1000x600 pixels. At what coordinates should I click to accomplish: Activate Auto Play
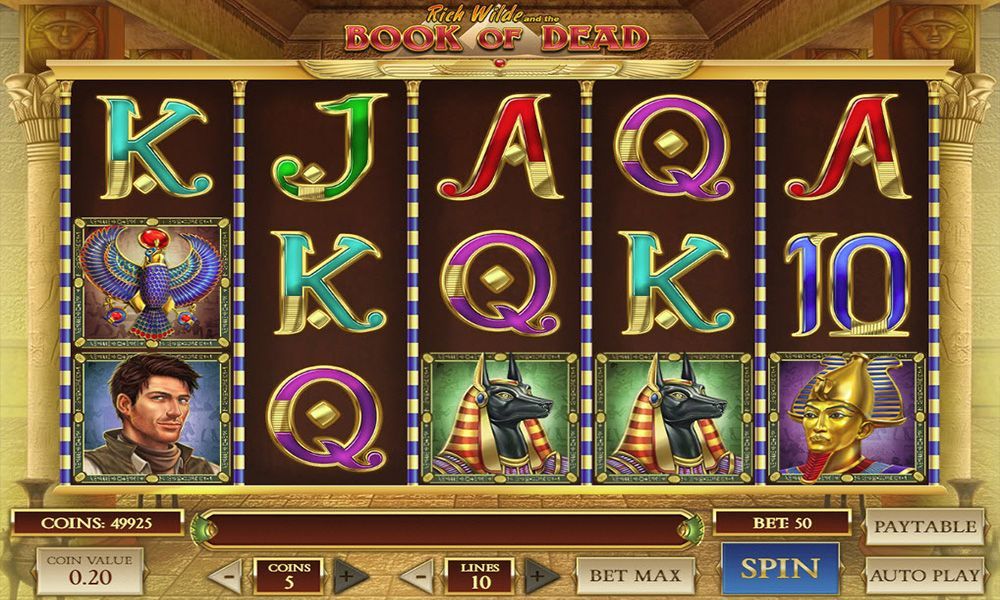click(924, 575)
